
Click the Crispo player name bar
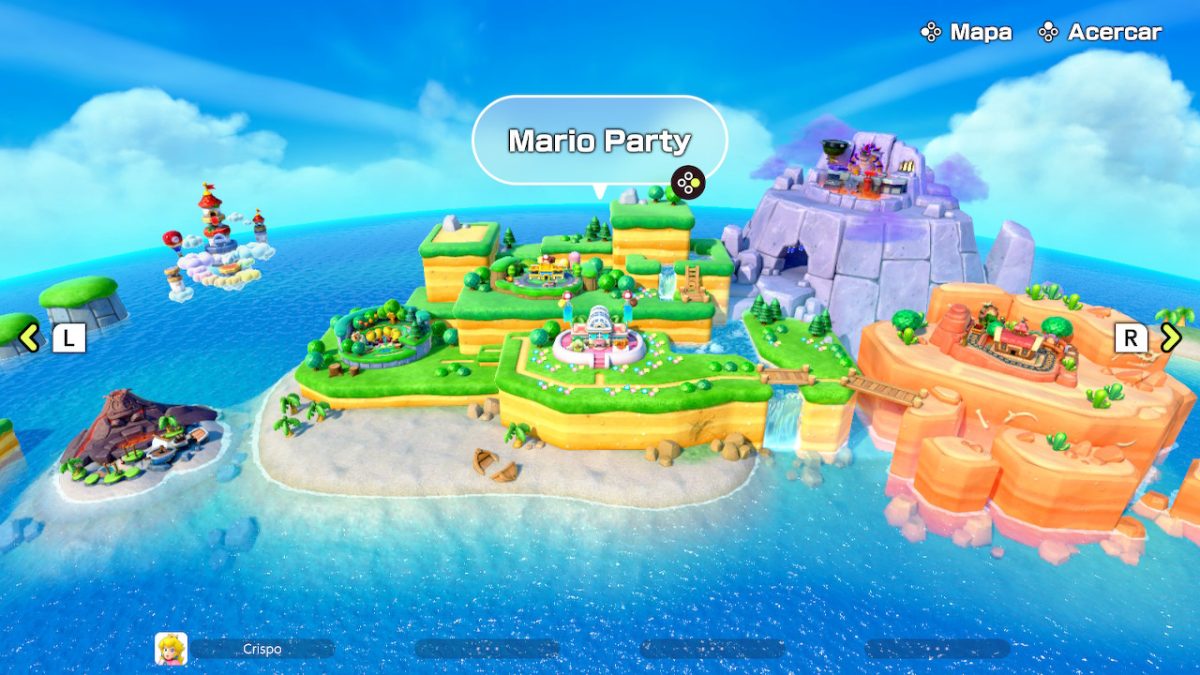tap(262, 649)
